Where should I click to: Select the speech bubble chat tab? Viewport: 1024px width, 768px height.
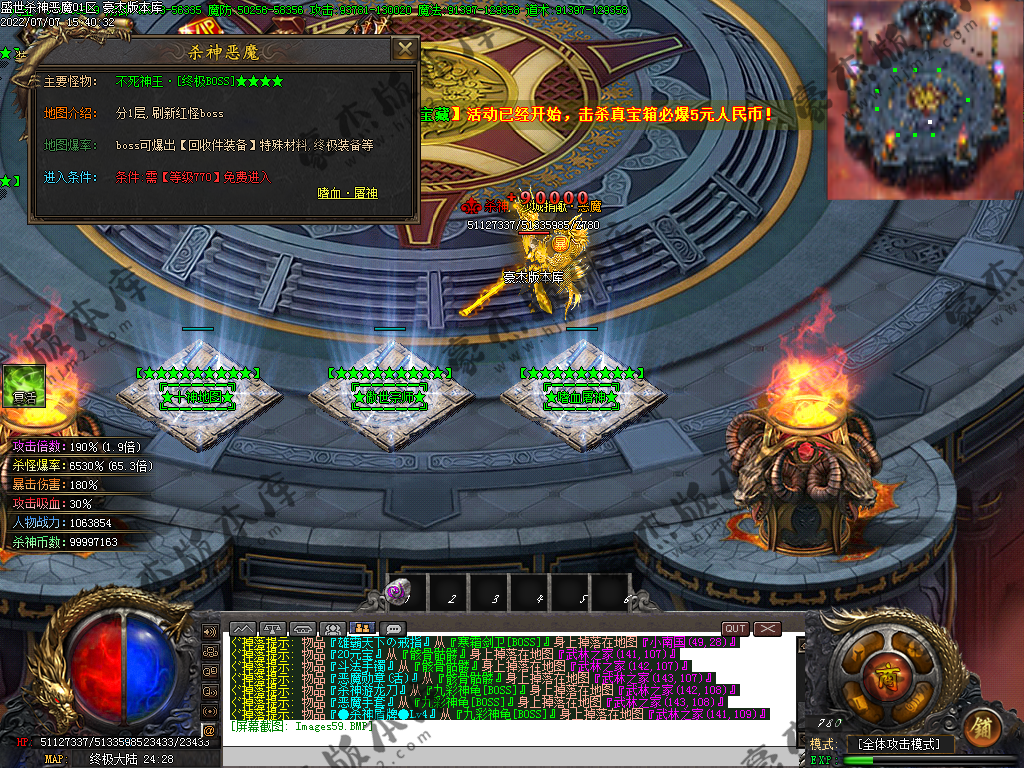click(x=393, y=628)
